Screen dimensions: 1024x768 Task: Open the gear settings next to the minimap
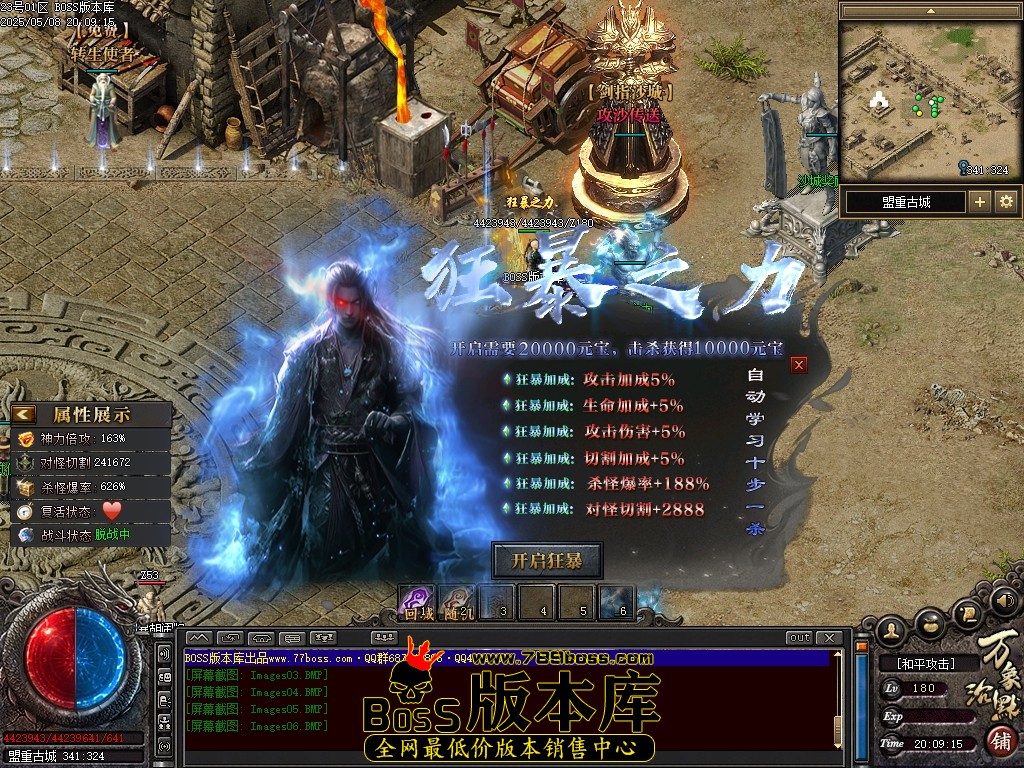point(1006,202)
